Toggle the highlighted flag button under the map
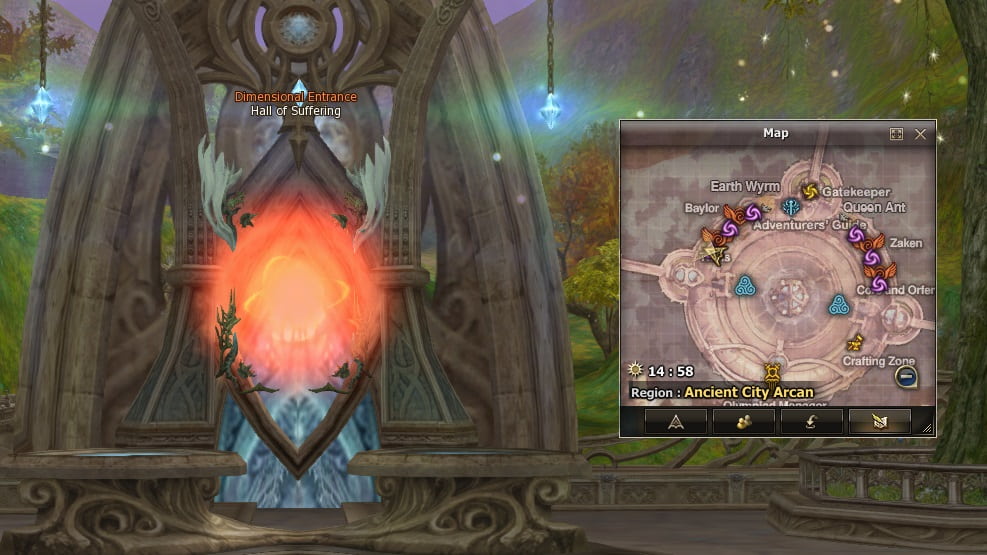 coord(880,421)
